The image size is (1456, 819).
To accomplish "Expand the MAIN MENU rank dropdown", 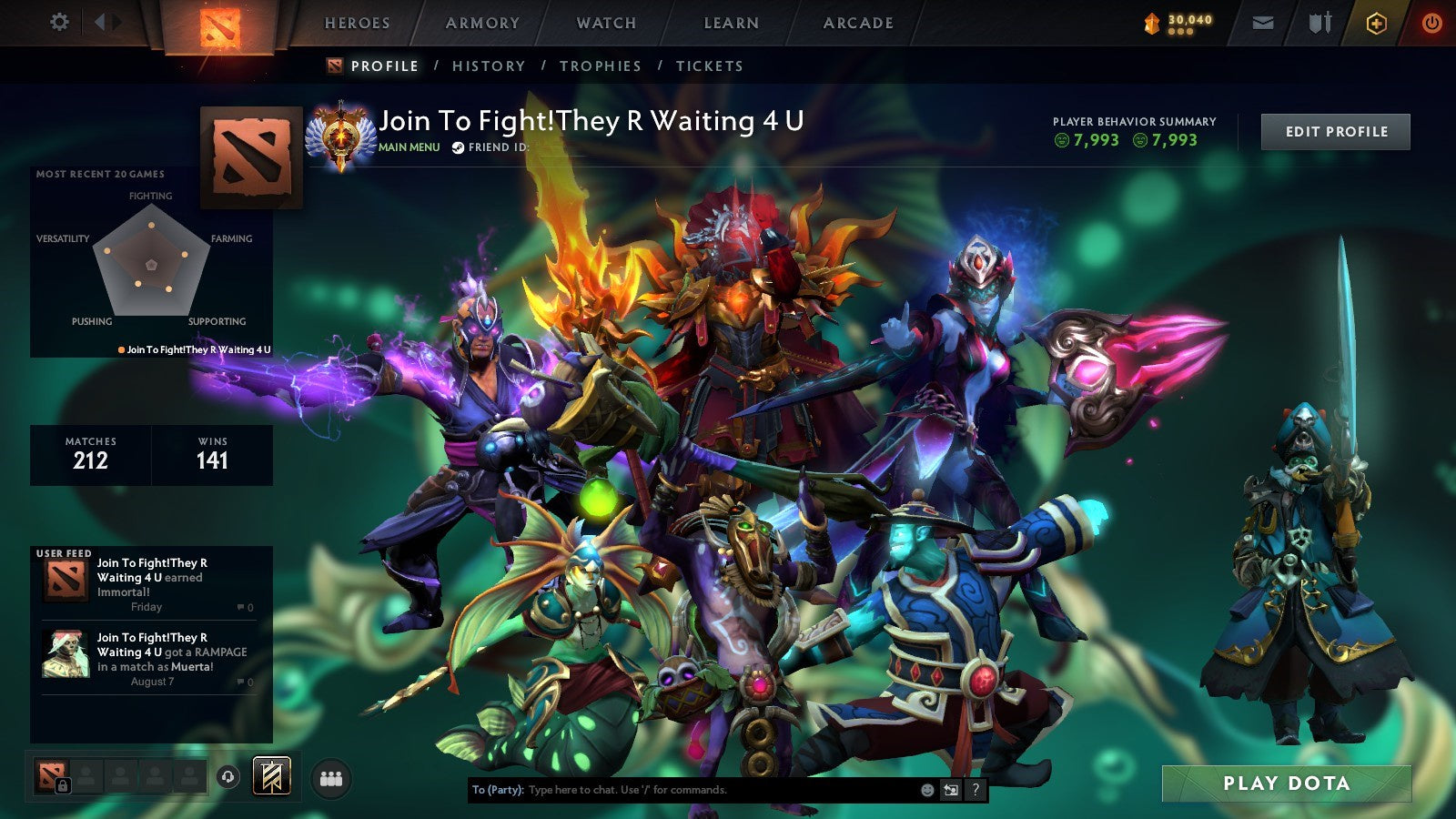I will (x=409, y=146).
